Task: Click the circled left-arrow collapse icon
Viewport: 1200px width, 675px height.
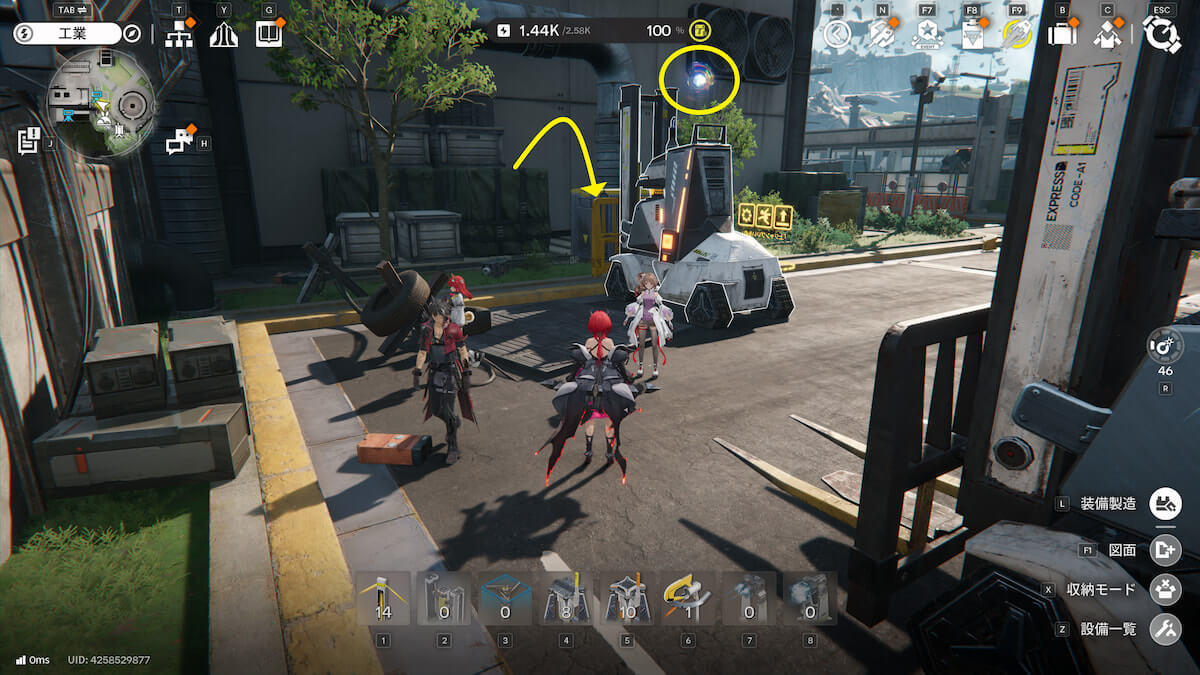Action: click(837, 35)
